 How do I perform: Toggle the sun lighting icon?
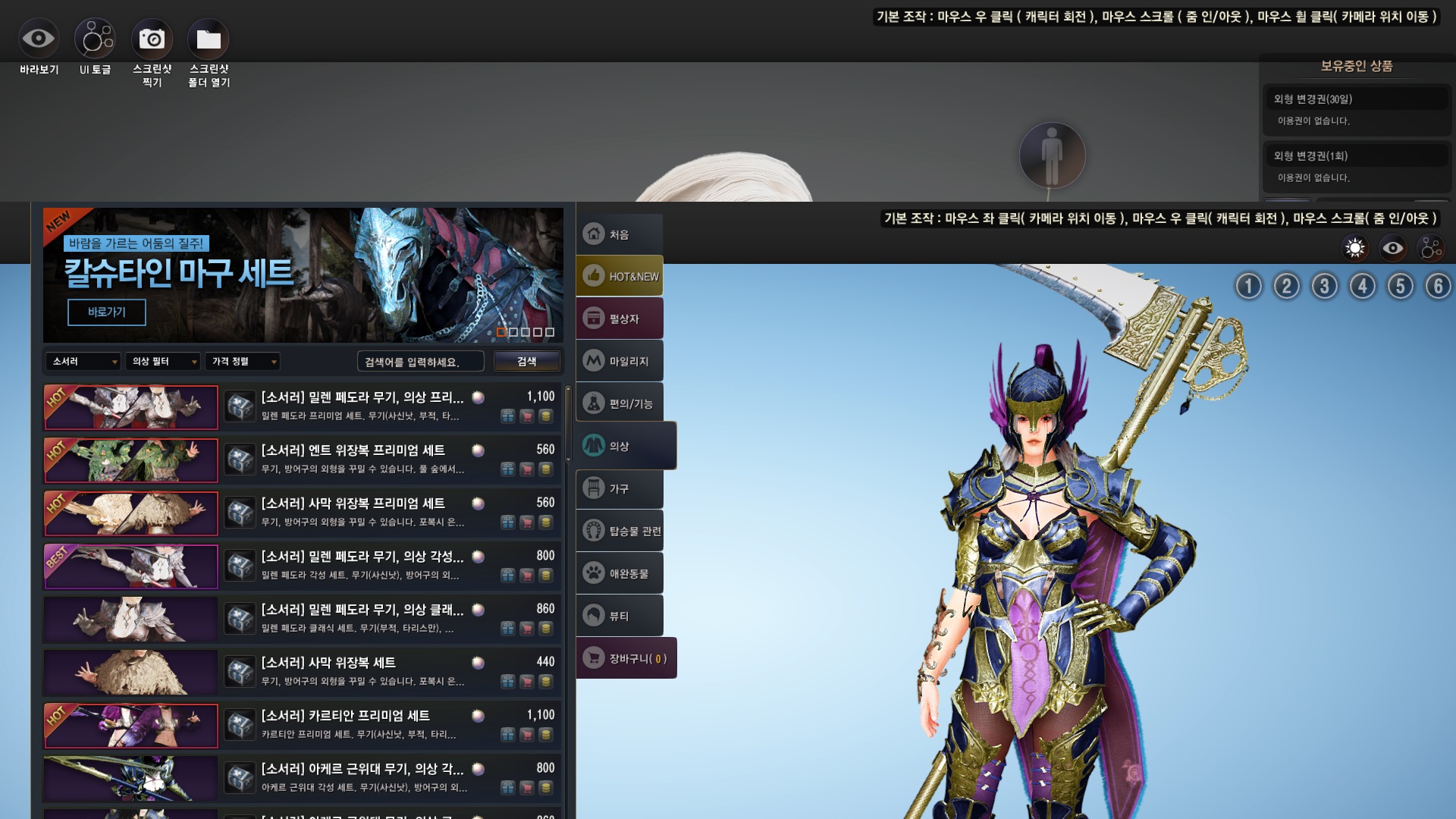[1354, 248]
